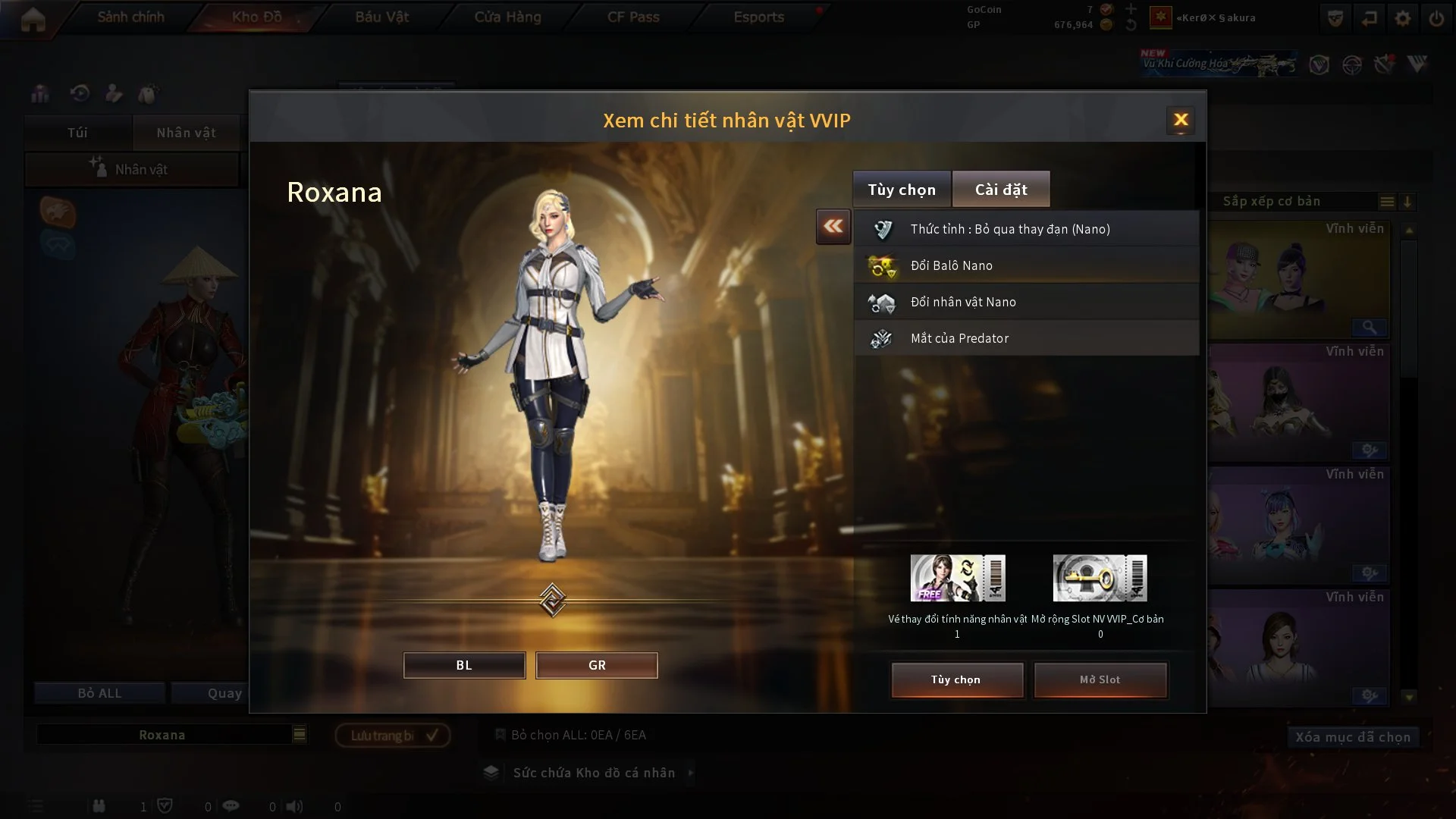Select the replay history icon in the sidebar
Screen dimensions: 1456x819
click(79, 93)
